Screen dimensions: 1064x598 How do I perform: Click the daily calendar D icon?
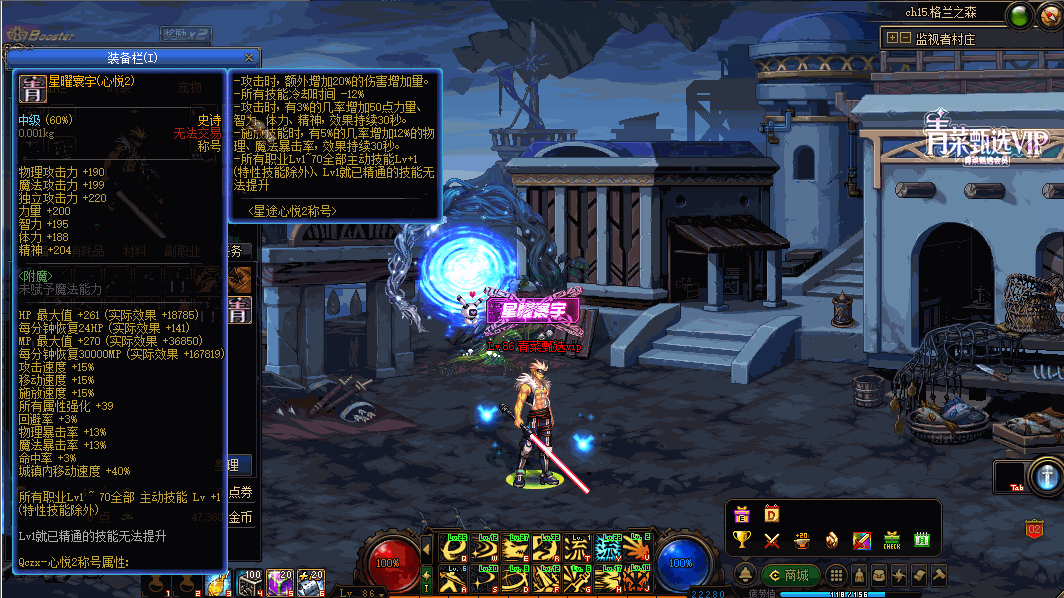(x=771, y=514)
